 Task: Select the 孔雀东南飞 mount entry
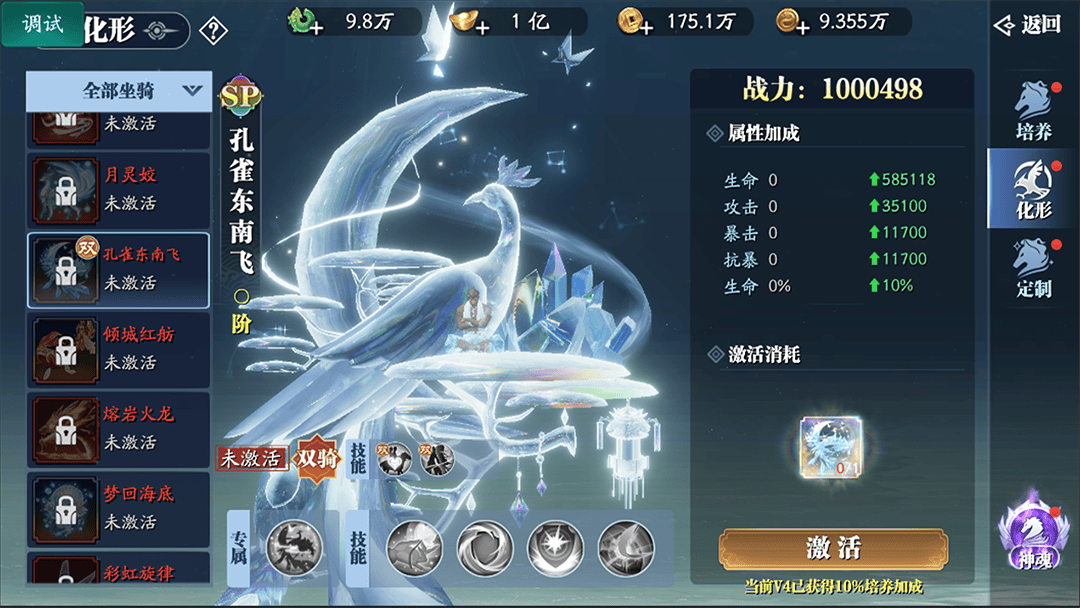click(119, 269)
